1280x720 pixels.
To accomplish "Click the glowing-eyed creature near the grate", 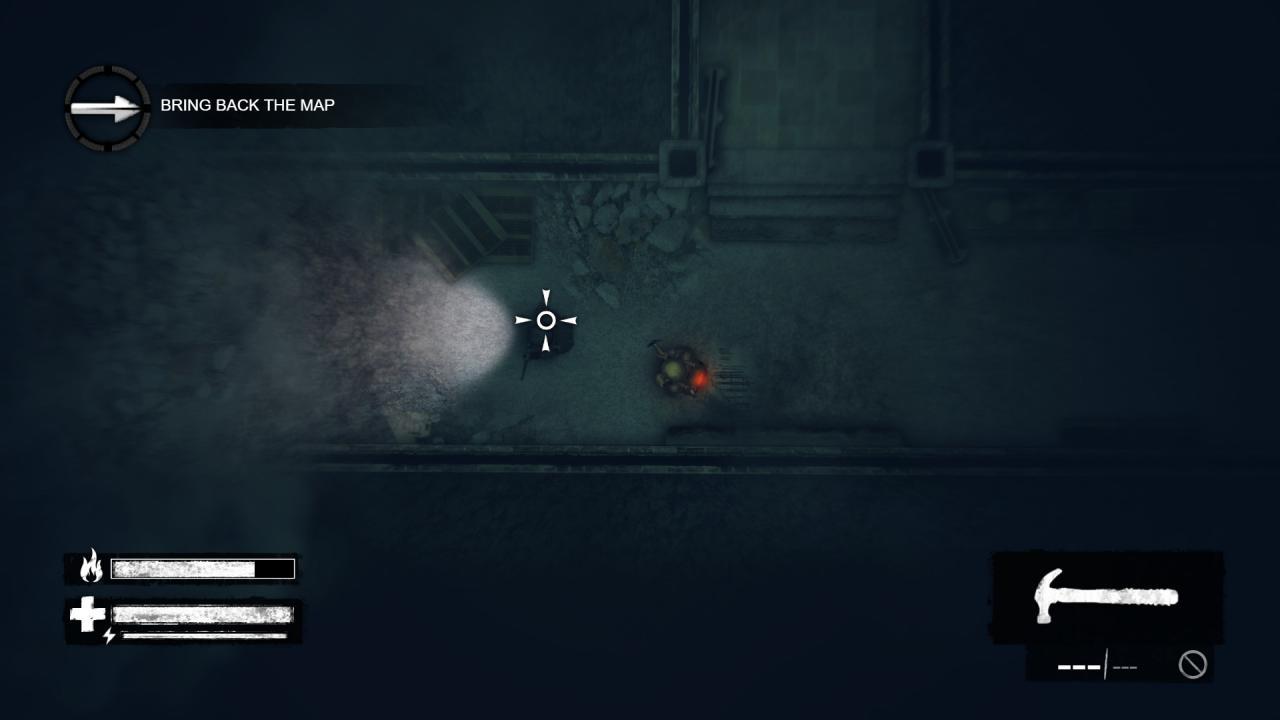I will pos(680,373).
